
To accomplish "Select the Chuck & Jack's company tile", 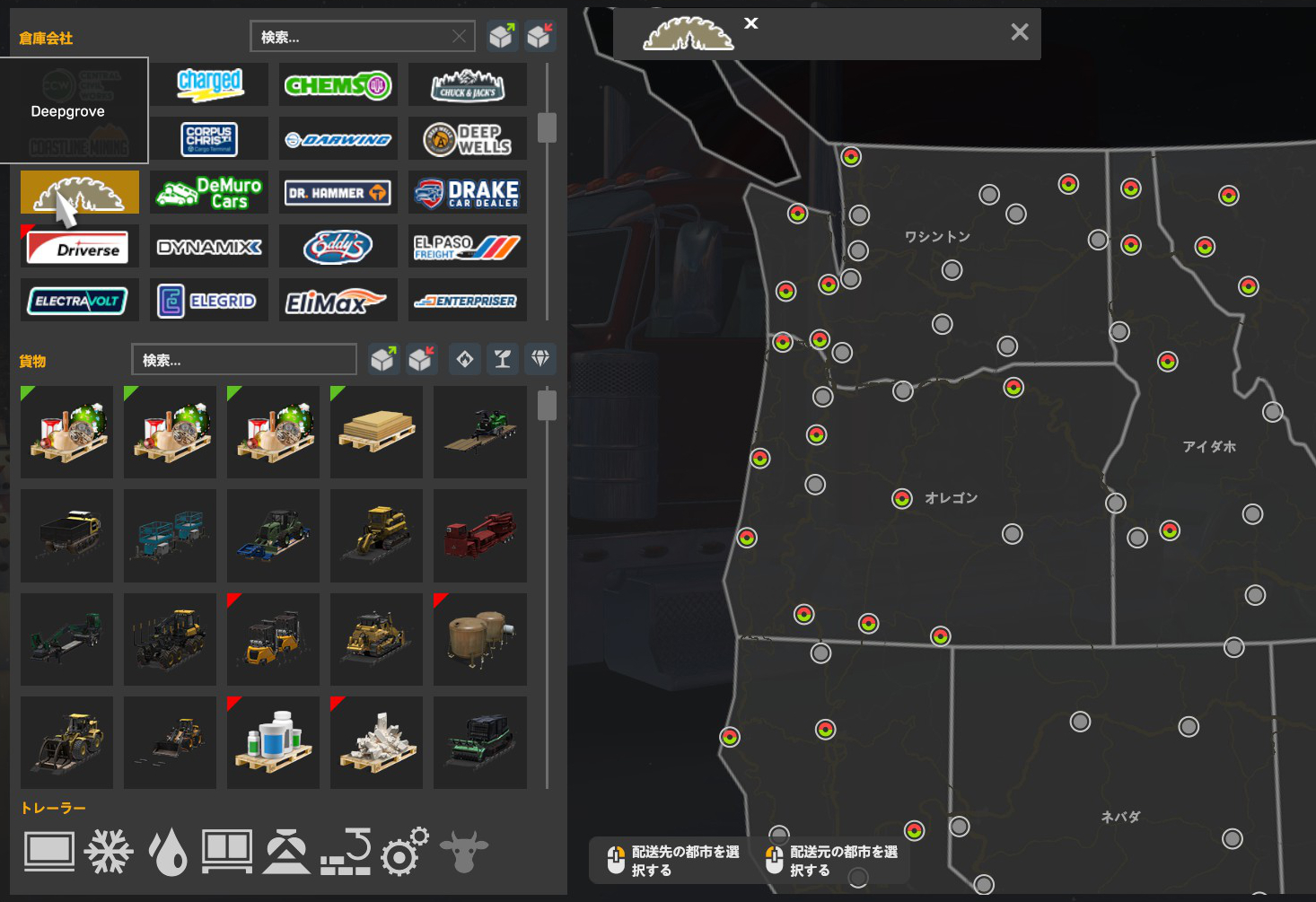I will point(467,85).
